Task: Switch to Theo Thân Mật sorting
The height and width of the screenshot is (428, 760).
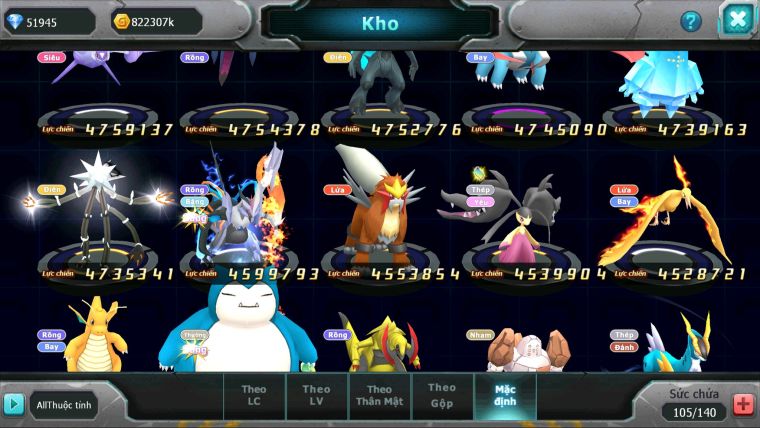Action: pyautogui.click(x=379, y=396)
